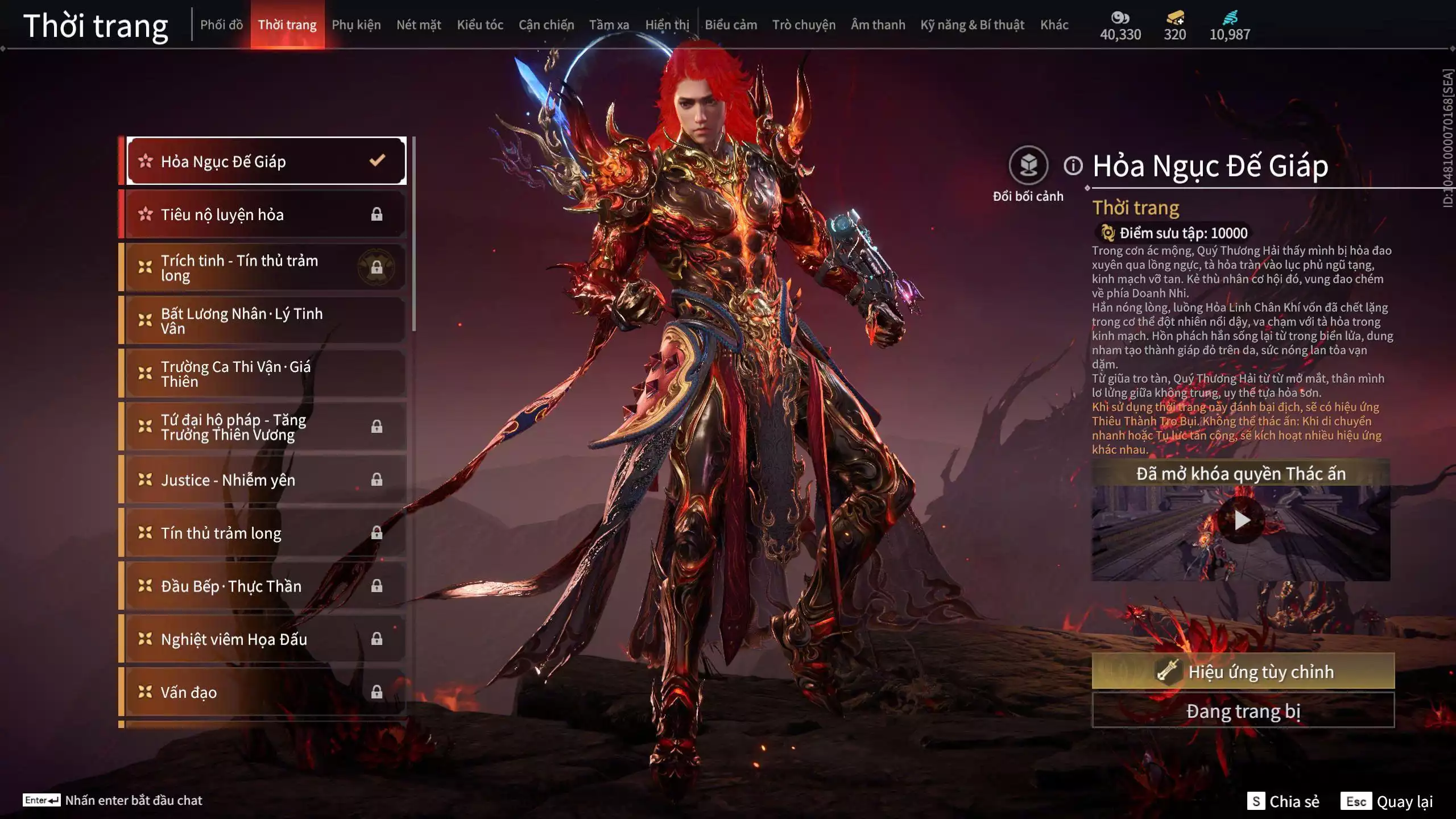Viewport: 1456px width, 819px height.
Task: Open the Kỹ năng & Bí thuật tab
Action: click(972, 25)
